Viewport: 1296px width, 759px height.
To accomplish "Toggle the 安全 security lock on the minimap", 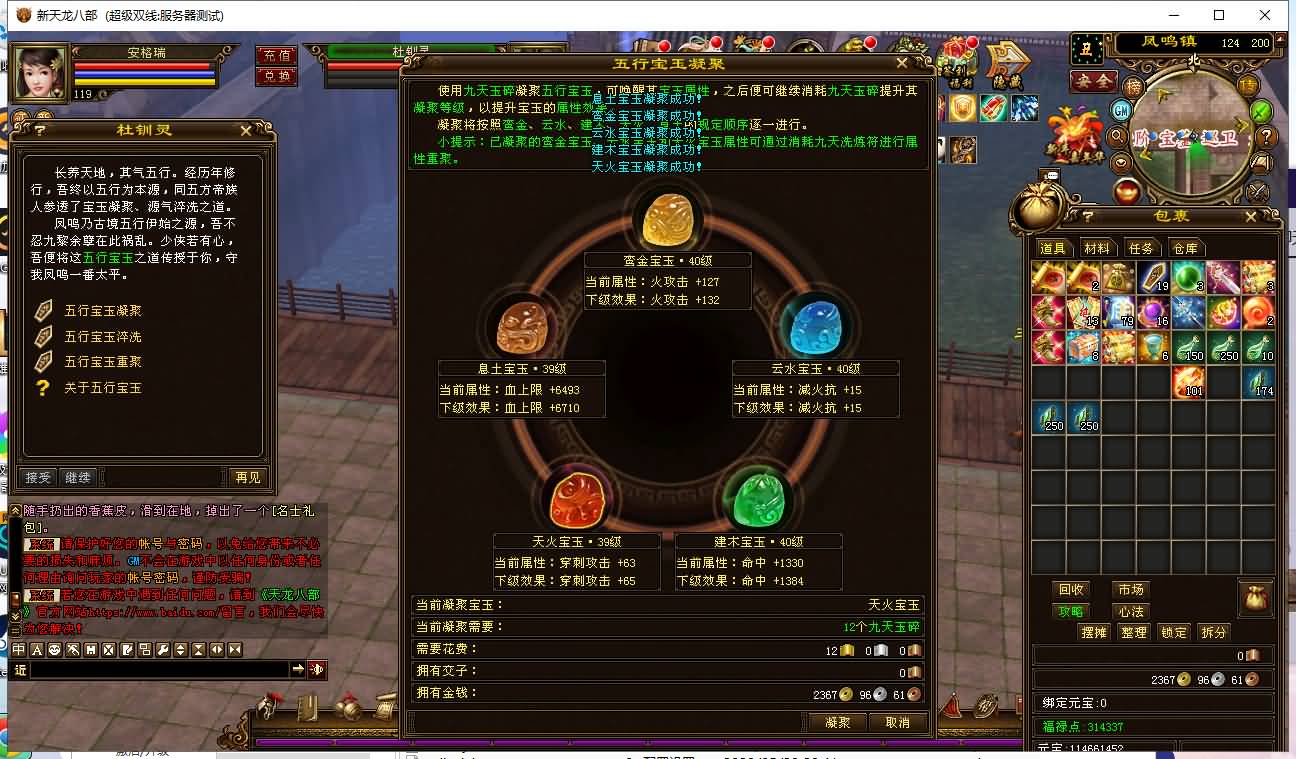I will (1093, 81).
